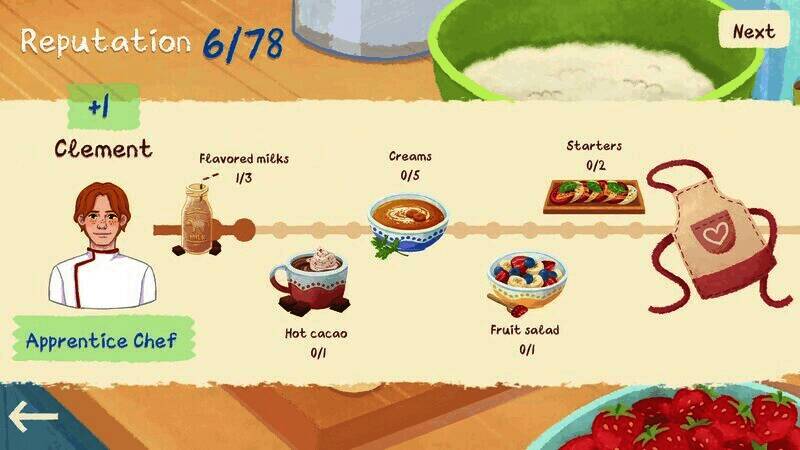Go back with the arrow button
Screen dimensions: 800x450
[33, 415]
